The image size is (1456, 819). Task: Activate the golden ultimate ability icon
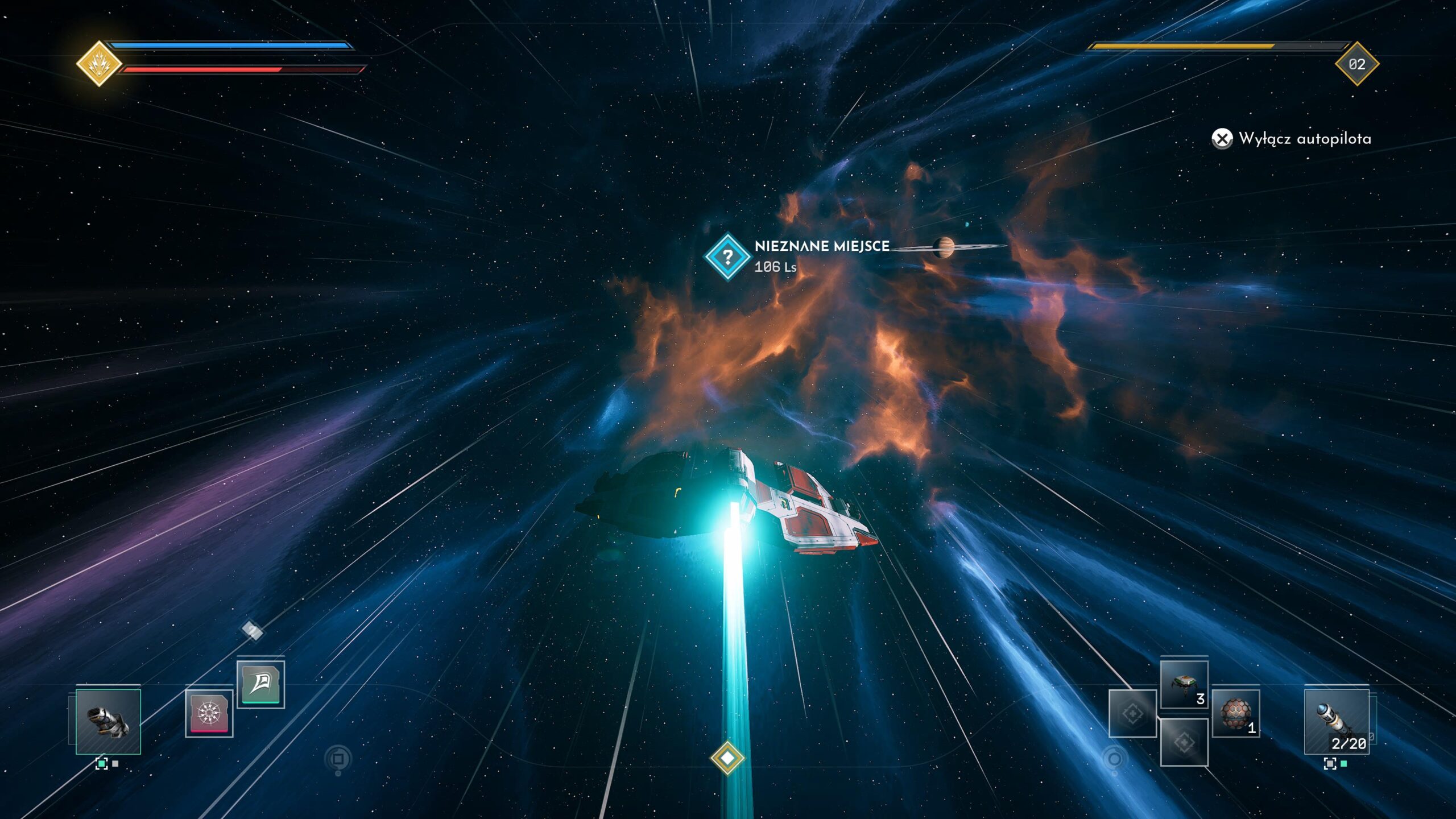pos(99,64)
